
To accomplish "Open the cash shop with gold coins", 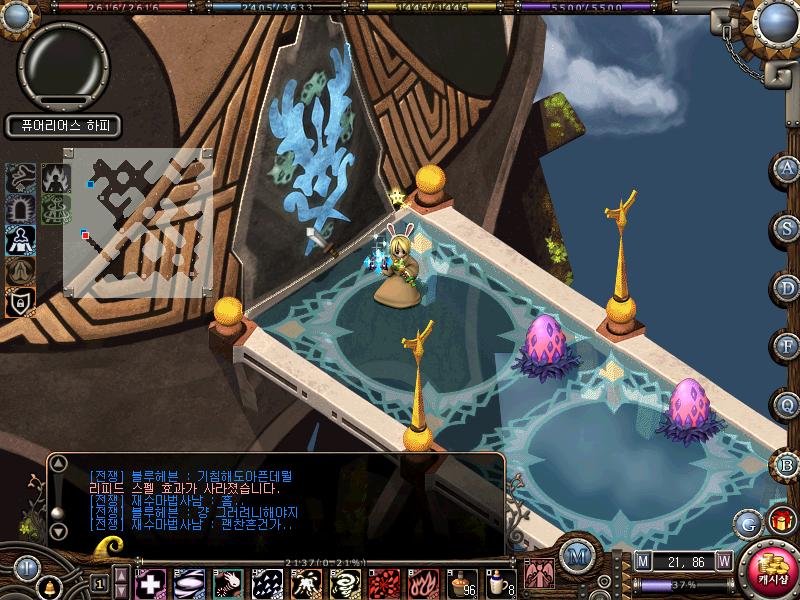I will [x=771, y=570].
